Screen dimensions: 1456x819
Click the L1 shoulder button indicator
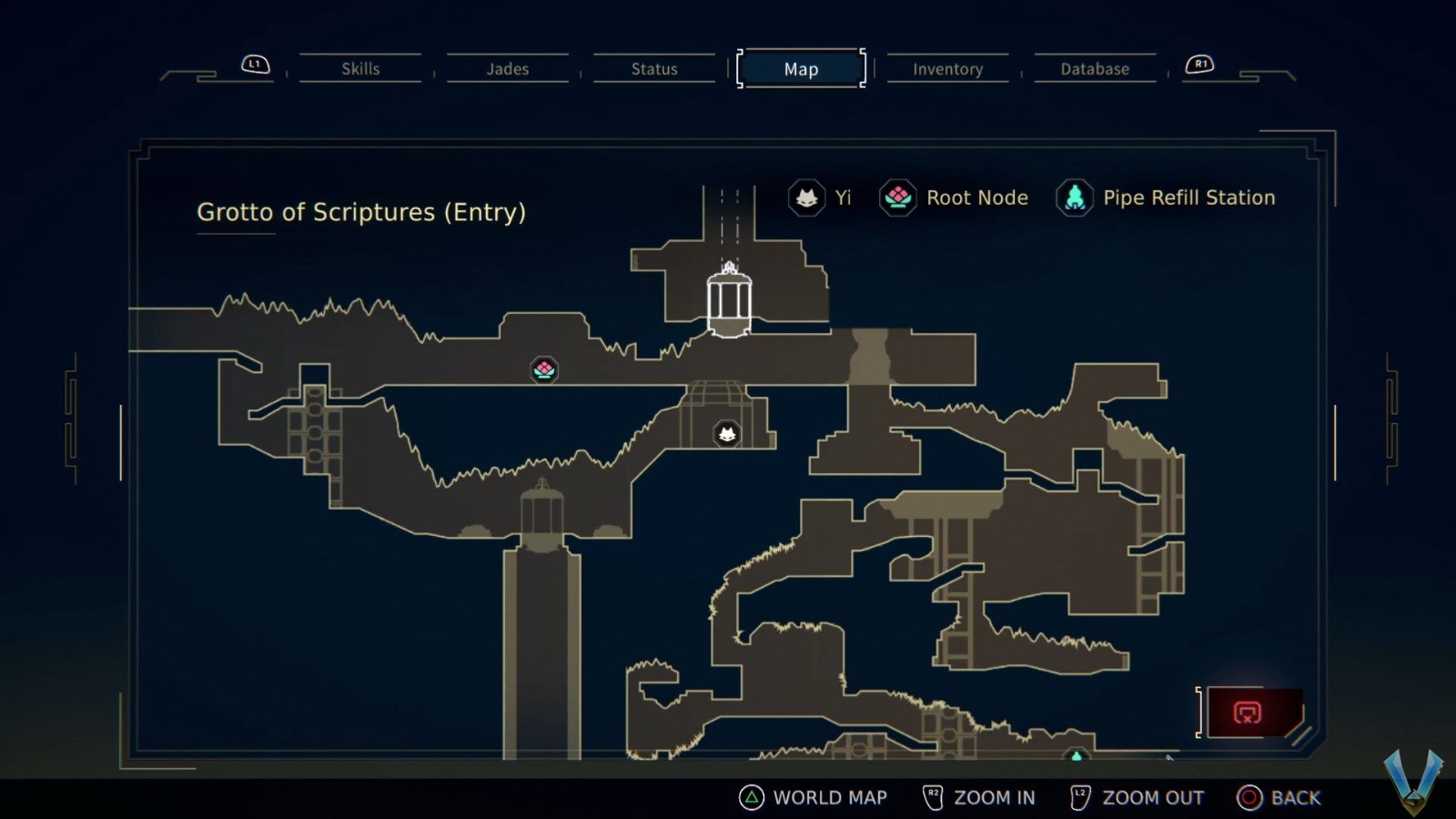[254, 64]
